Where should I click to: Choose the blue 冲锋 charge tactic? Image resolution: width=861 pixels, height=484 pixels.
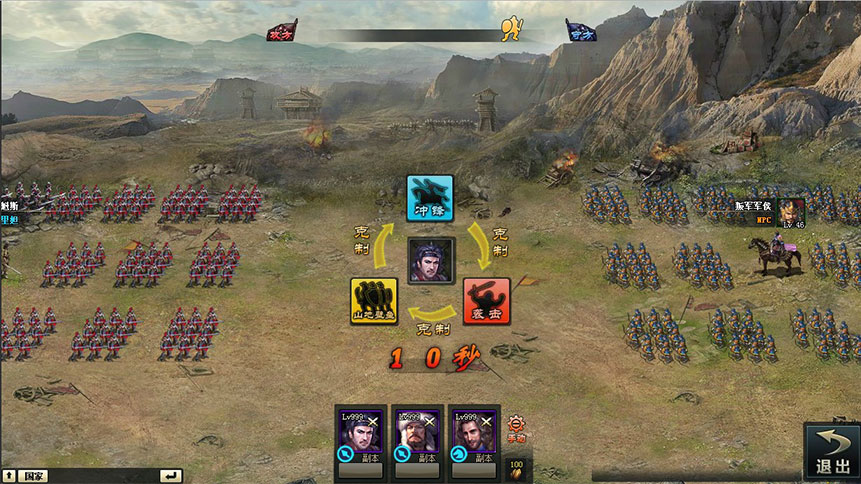click(430, 198)
